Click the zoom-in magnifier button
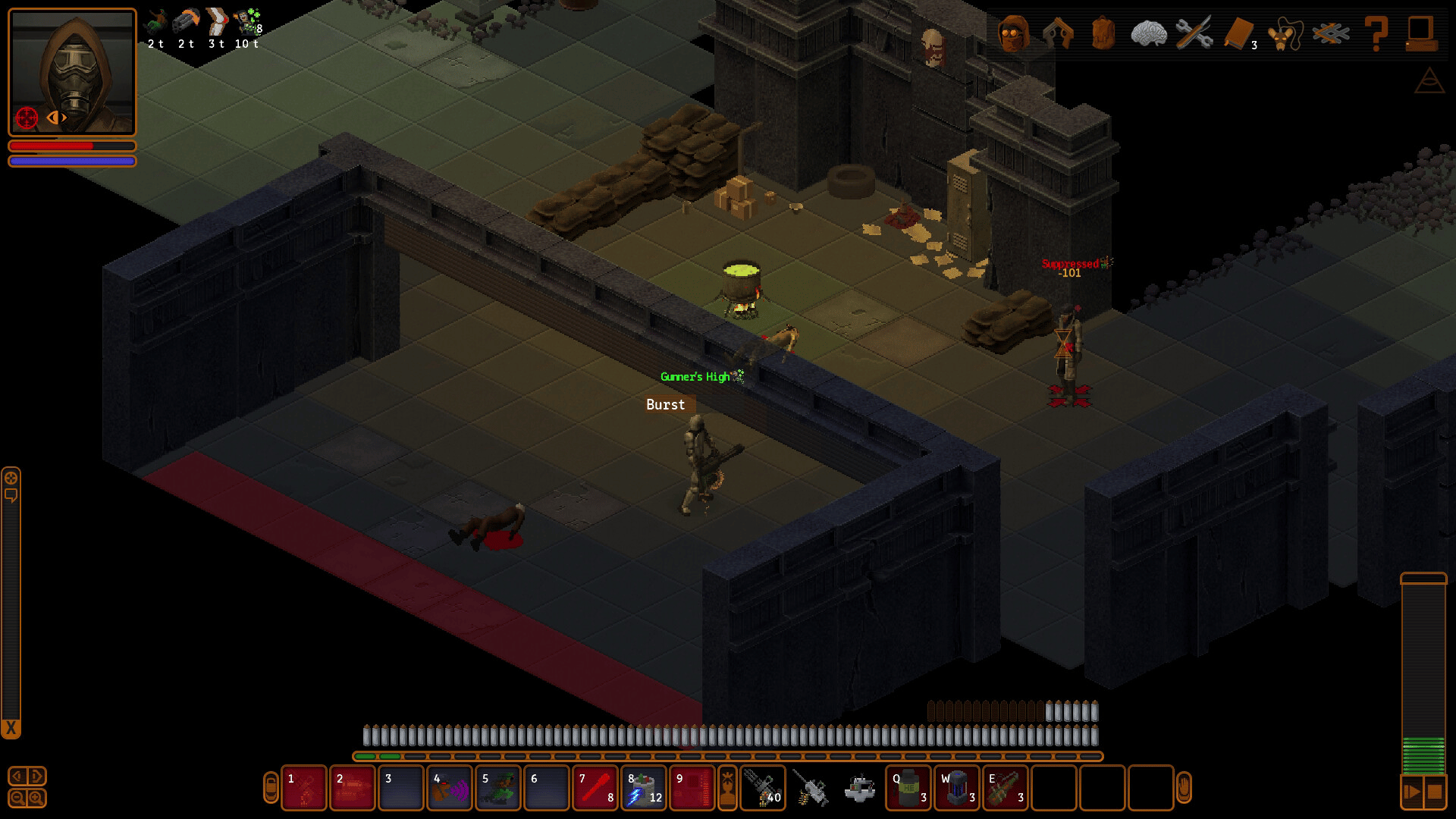The width and height of the screenshot is (1456, 819). pos(36,798)
